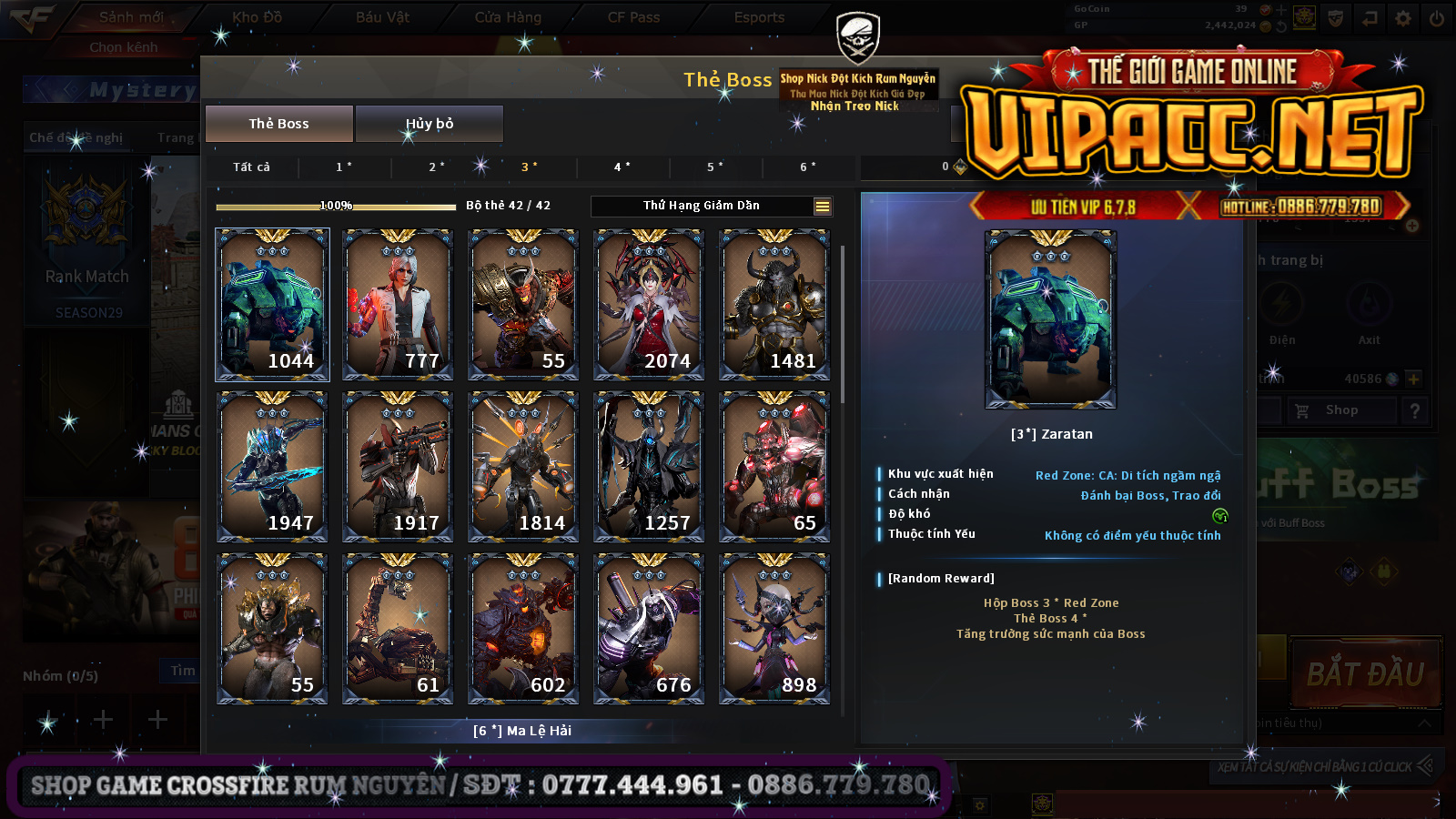The width and height of the screenshot is (1456, 819).
Task: Filter cards by 1 star
Action: [x=343, y=167]
